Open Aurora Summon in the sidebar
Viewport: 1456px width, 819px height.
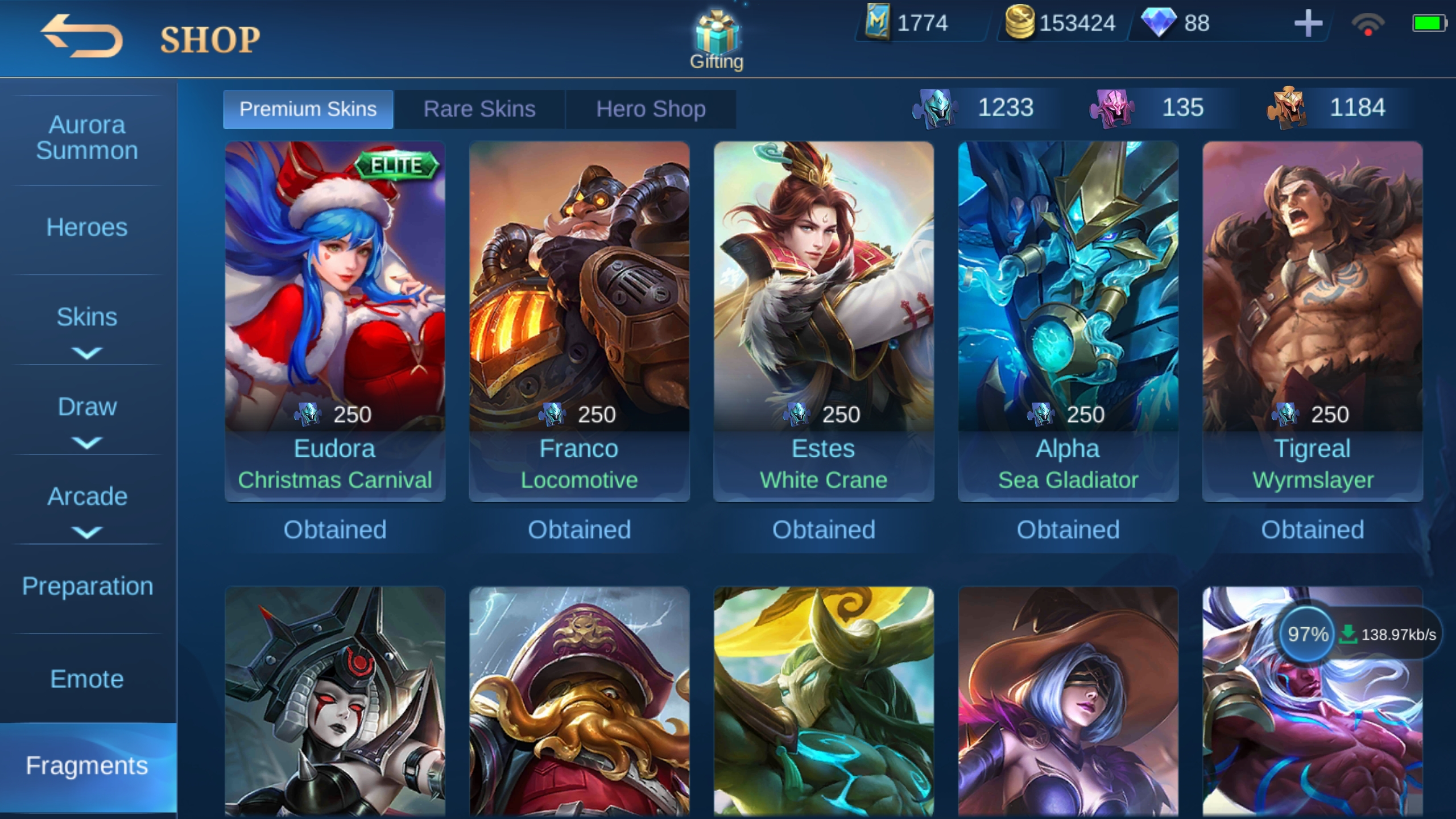click(x=87, y=138)
